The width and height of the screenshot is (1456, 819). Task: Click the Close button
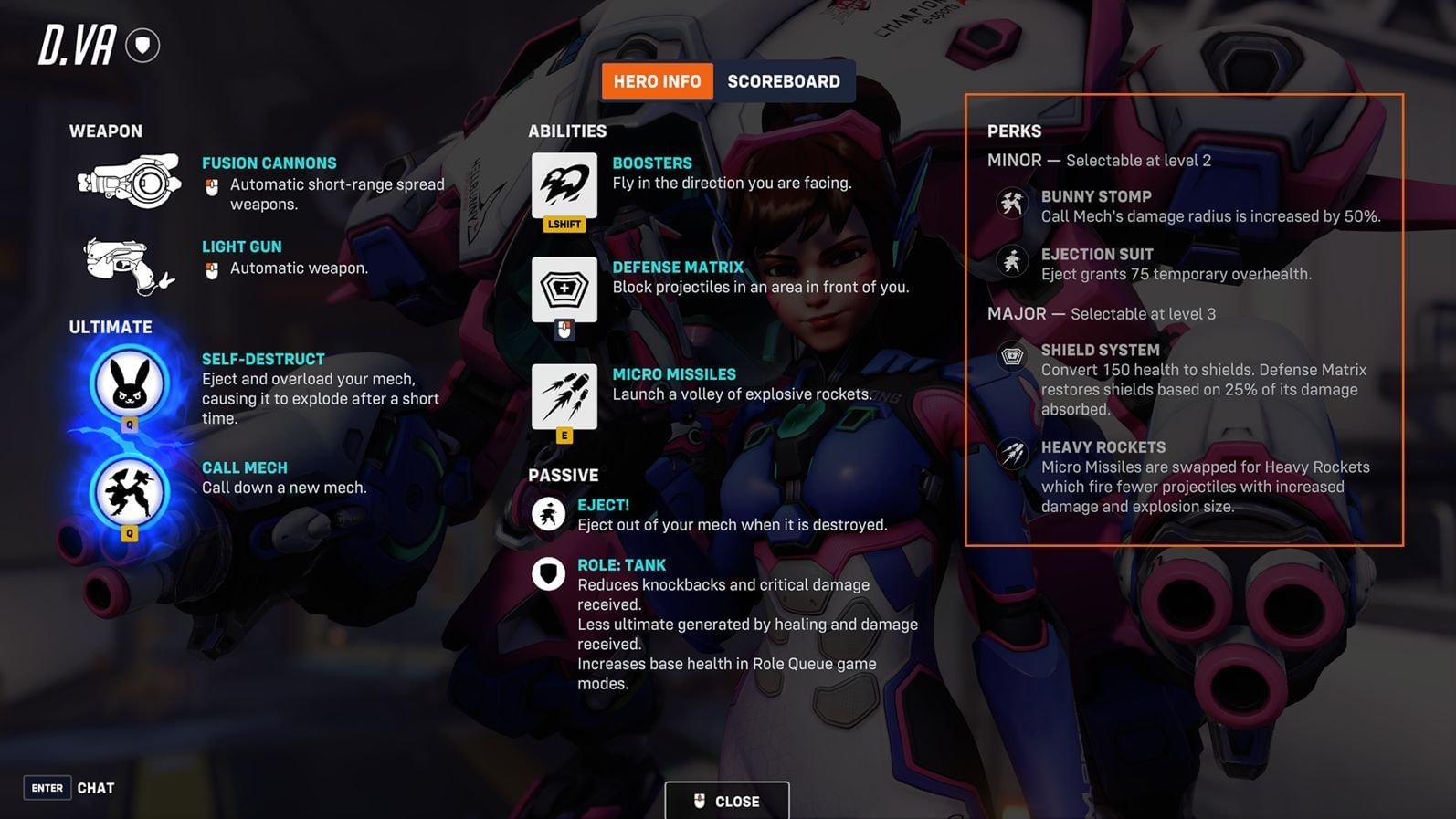[x=727, y=801]
